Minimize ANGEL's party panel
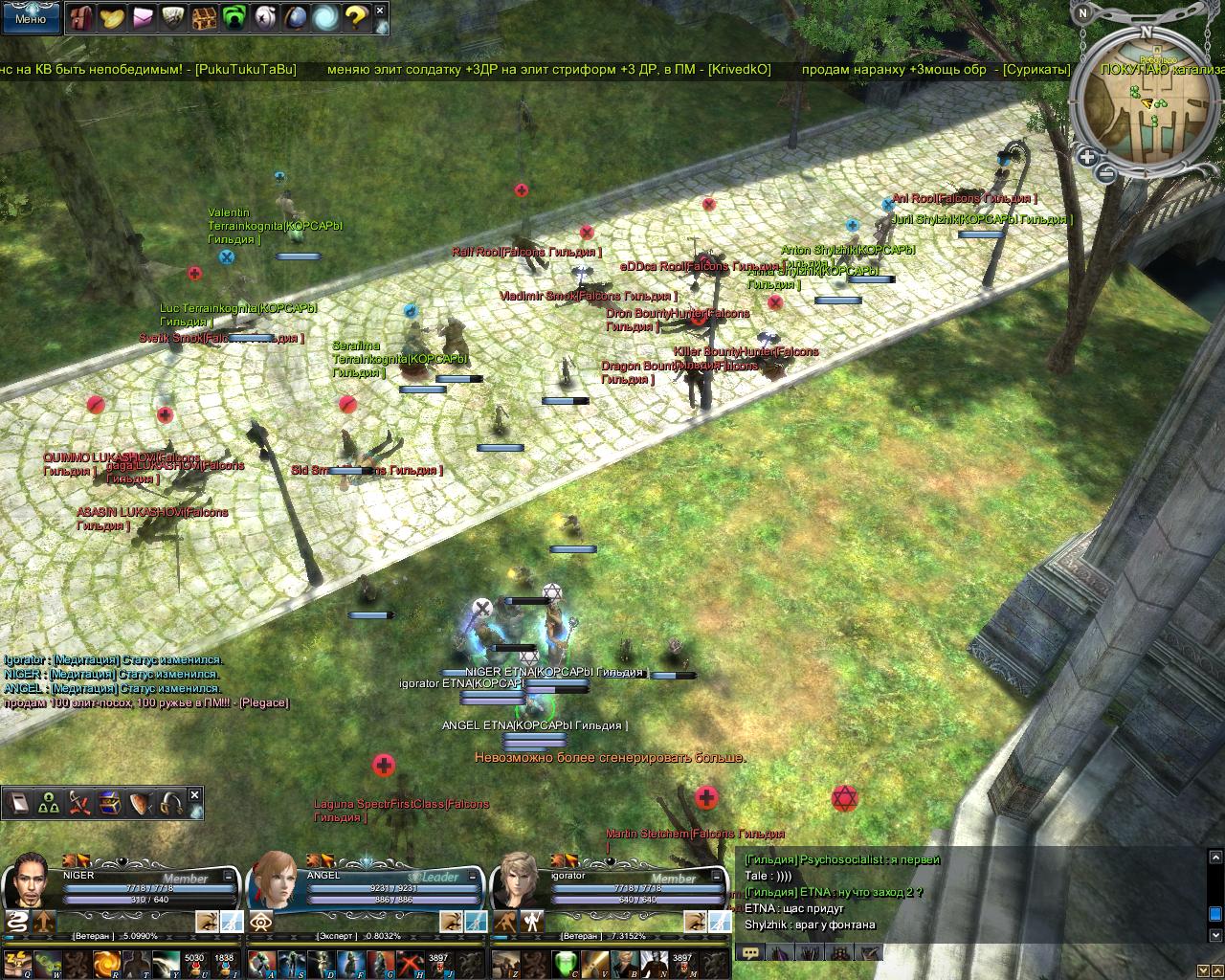The height and width of the screenshot is (980, 1225). [x=474, y=876]
